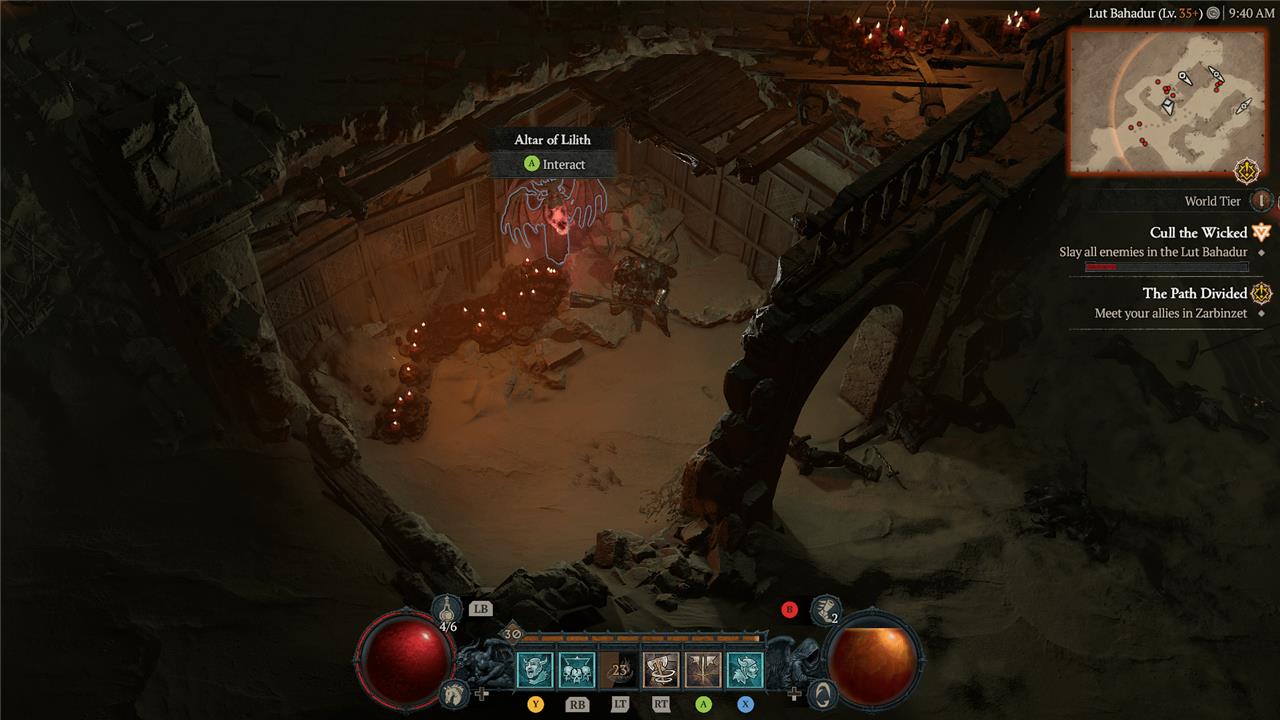Click the swirl icon below fury orb
The width and height of the screenshot is (1280, 720).
[821, 692]
